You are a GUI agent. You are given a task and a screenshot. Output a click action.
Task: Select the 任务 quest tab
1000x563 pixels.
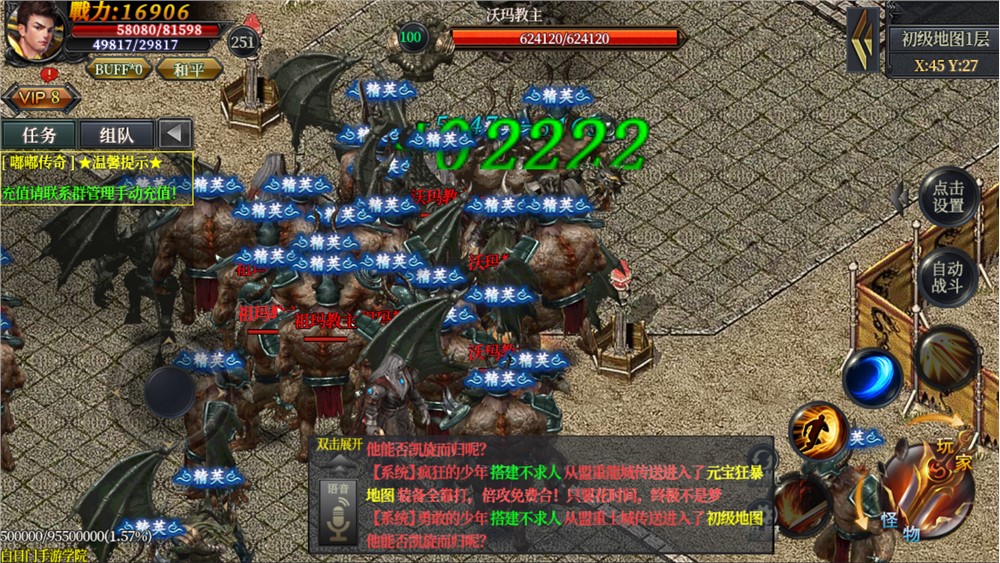pyautogui.click(x=38, y=134)
